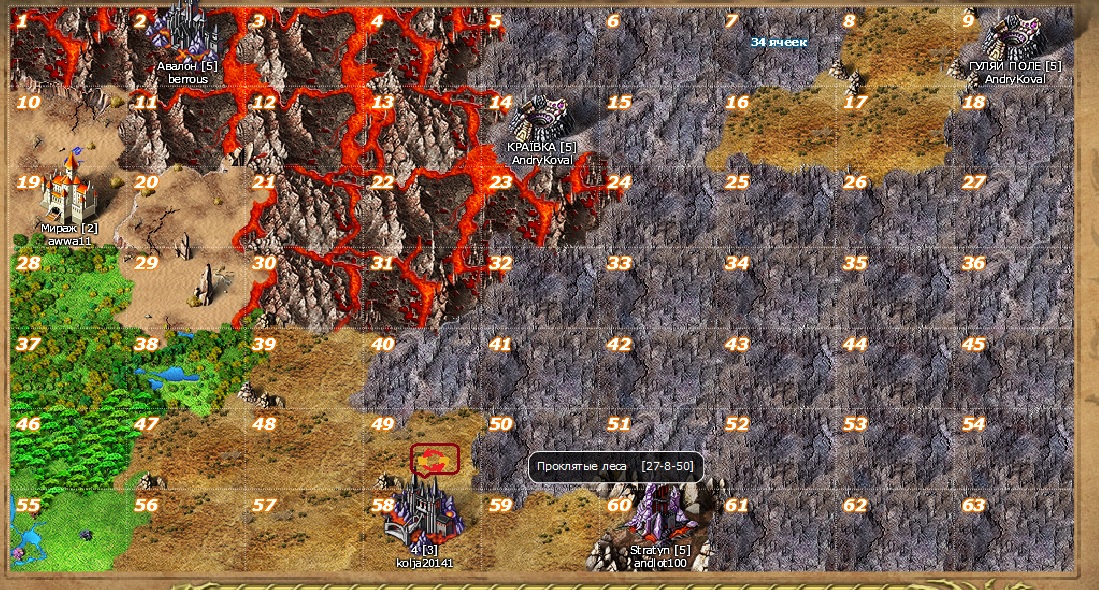Click the red swirling arrows marker

pos(434,459)
